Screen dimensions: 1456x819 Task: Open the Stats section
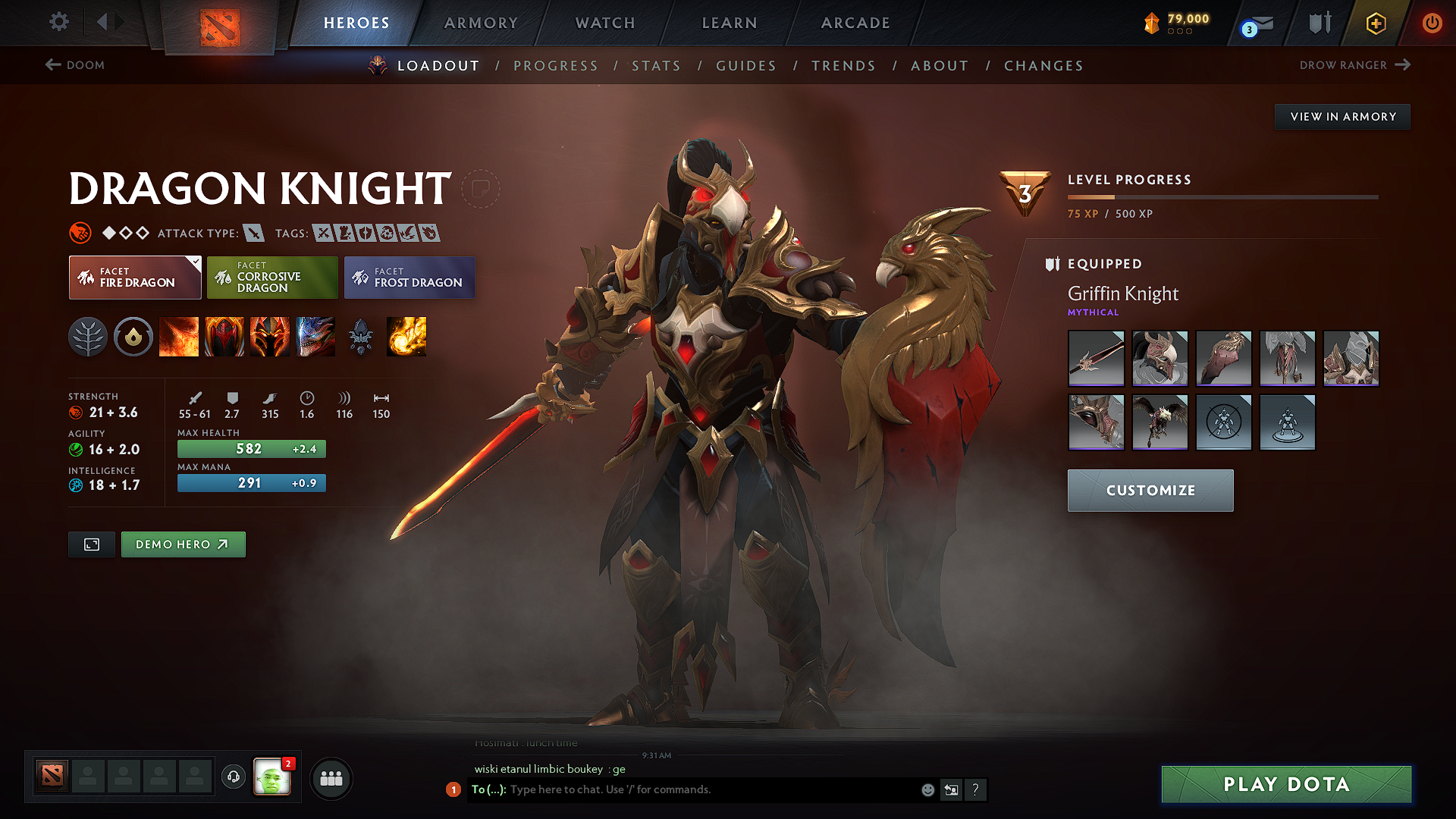point(656,66)
